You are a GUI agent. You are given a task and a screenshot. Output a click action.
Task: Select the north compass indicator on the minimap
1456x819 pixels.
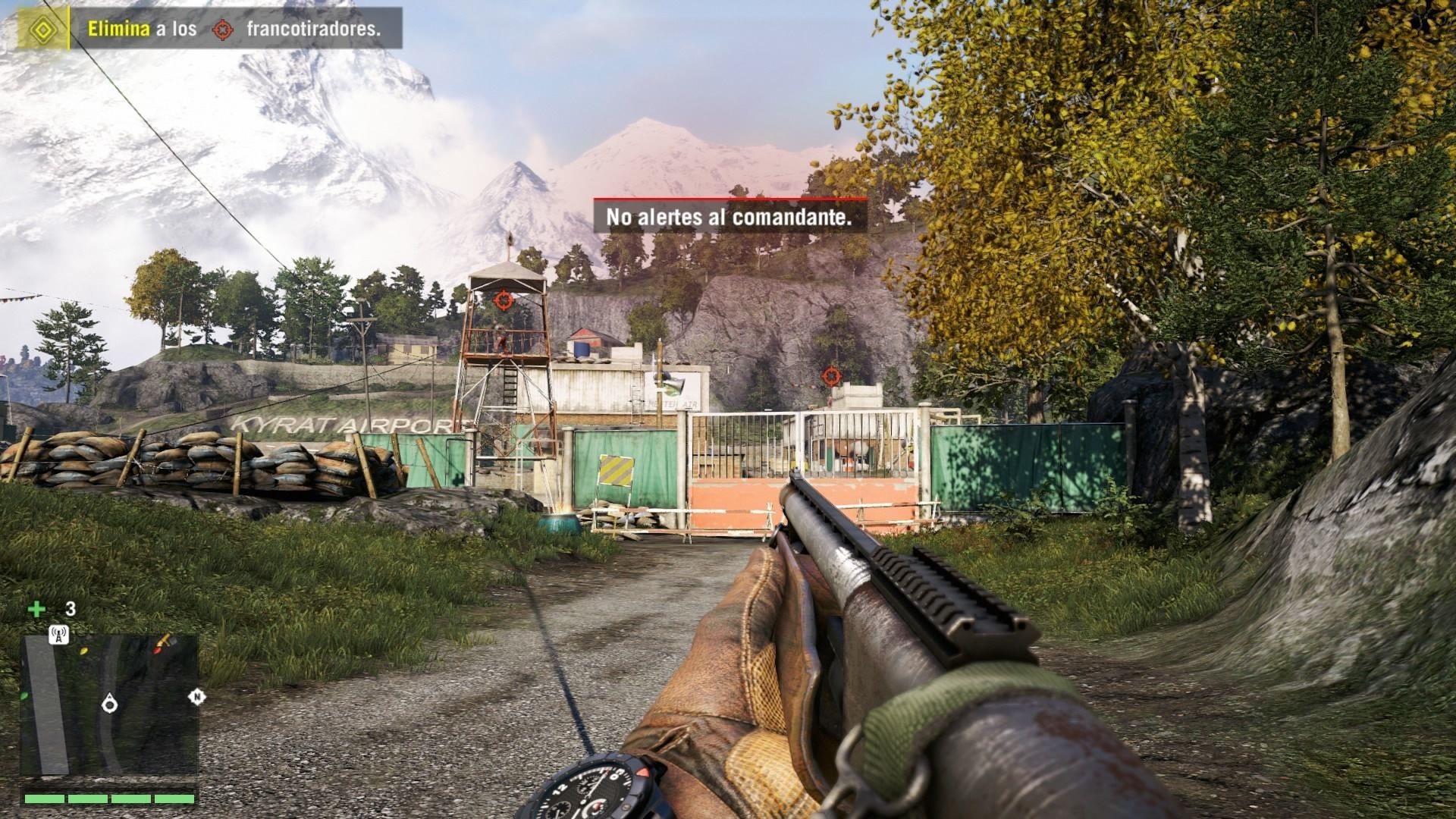[x=197, y=696]
